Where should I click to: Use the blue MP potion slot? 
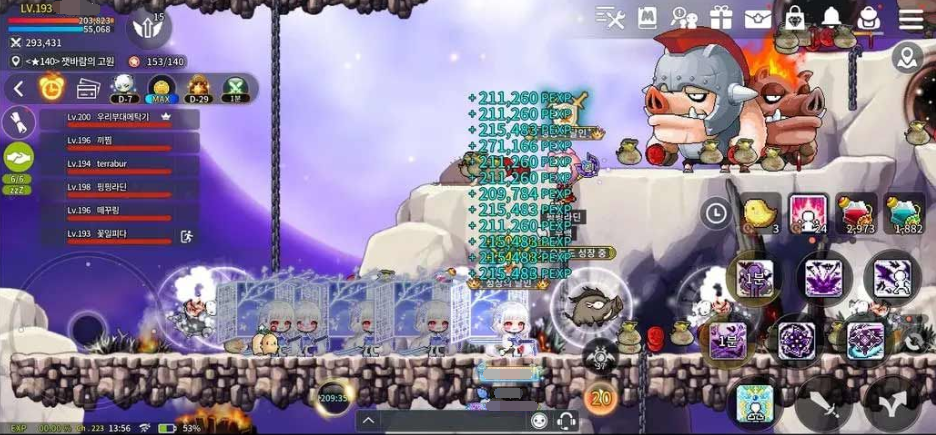[x=904, y=214]
